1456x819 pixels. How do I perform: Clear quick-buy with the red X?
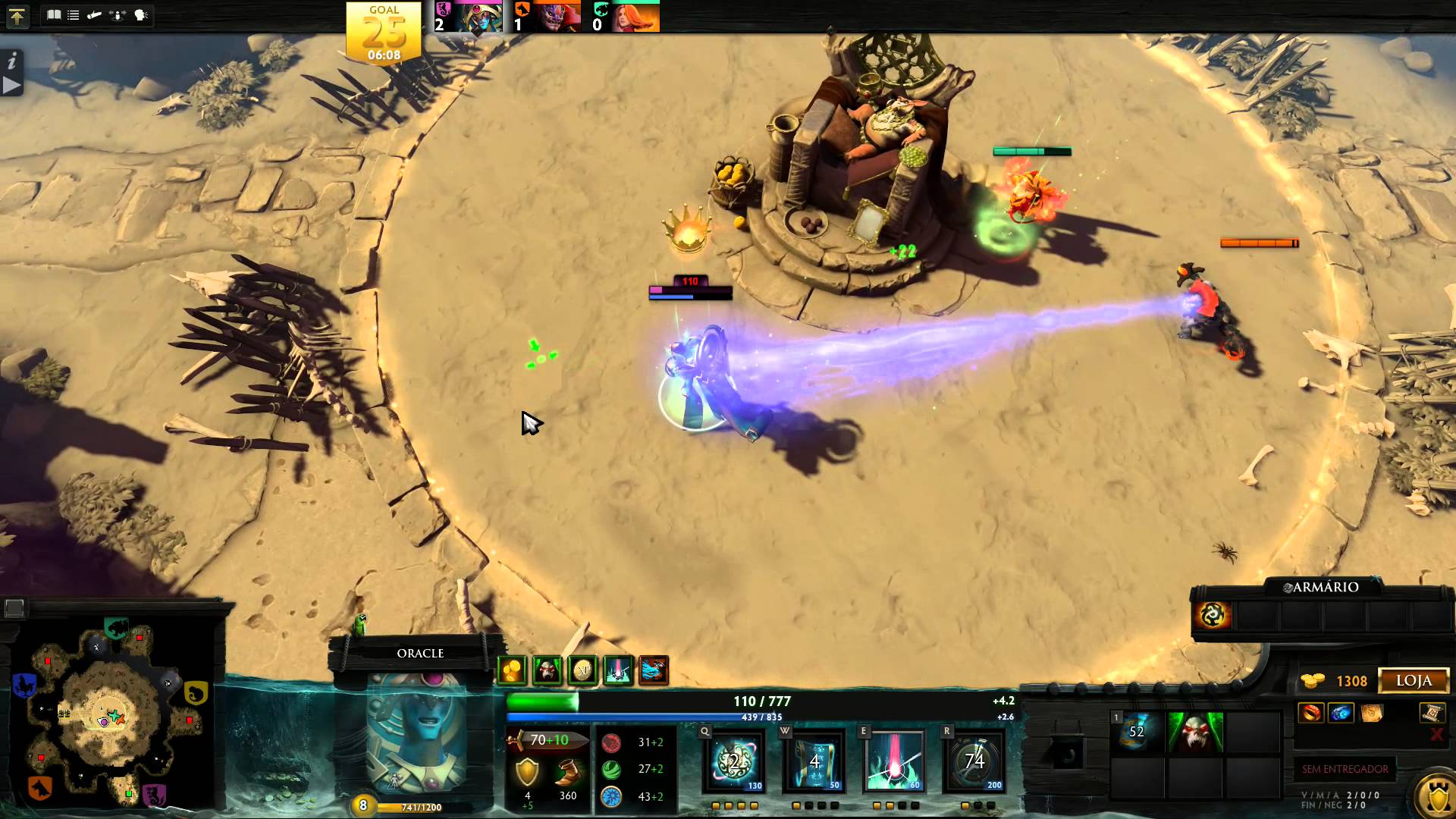1436,735
